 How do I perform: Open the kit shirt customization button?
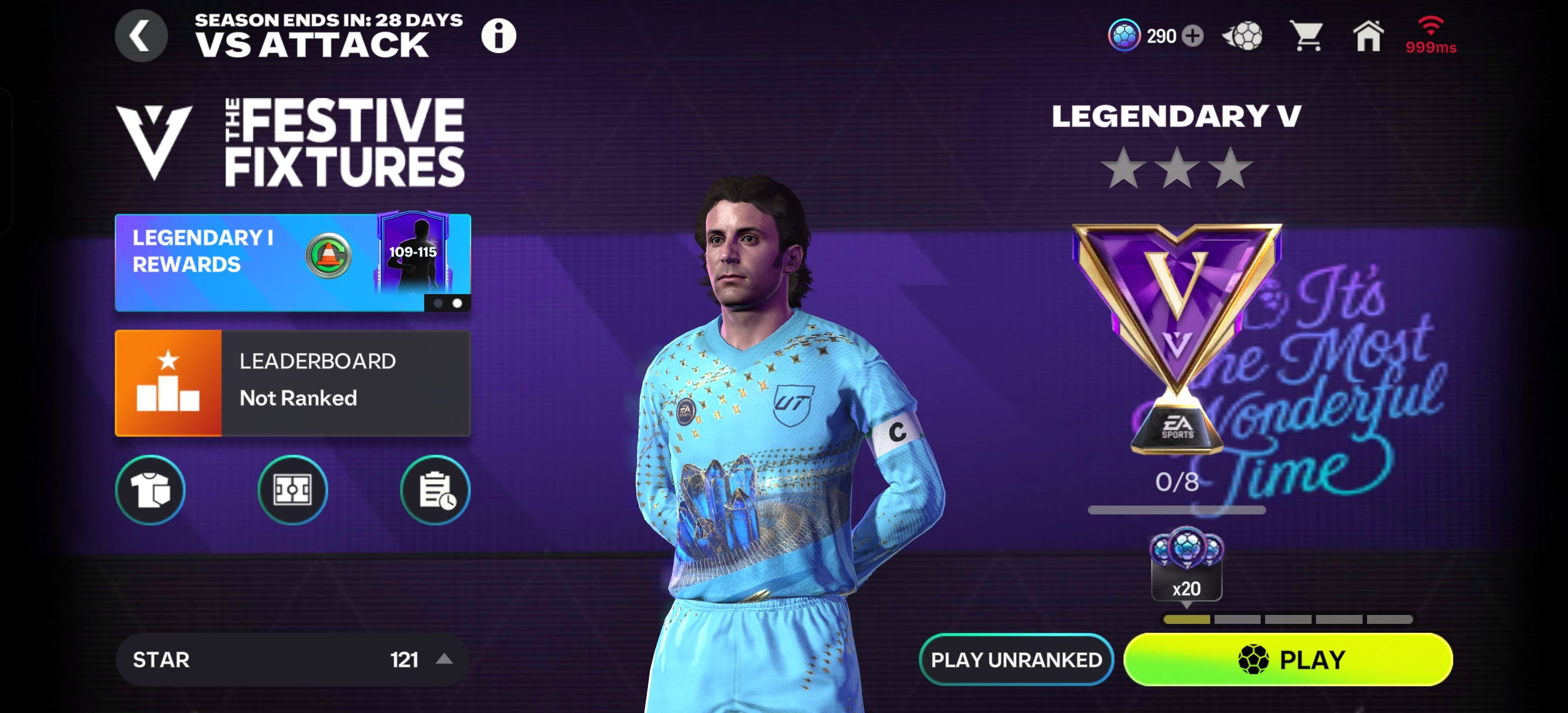(x=150, y=490)
